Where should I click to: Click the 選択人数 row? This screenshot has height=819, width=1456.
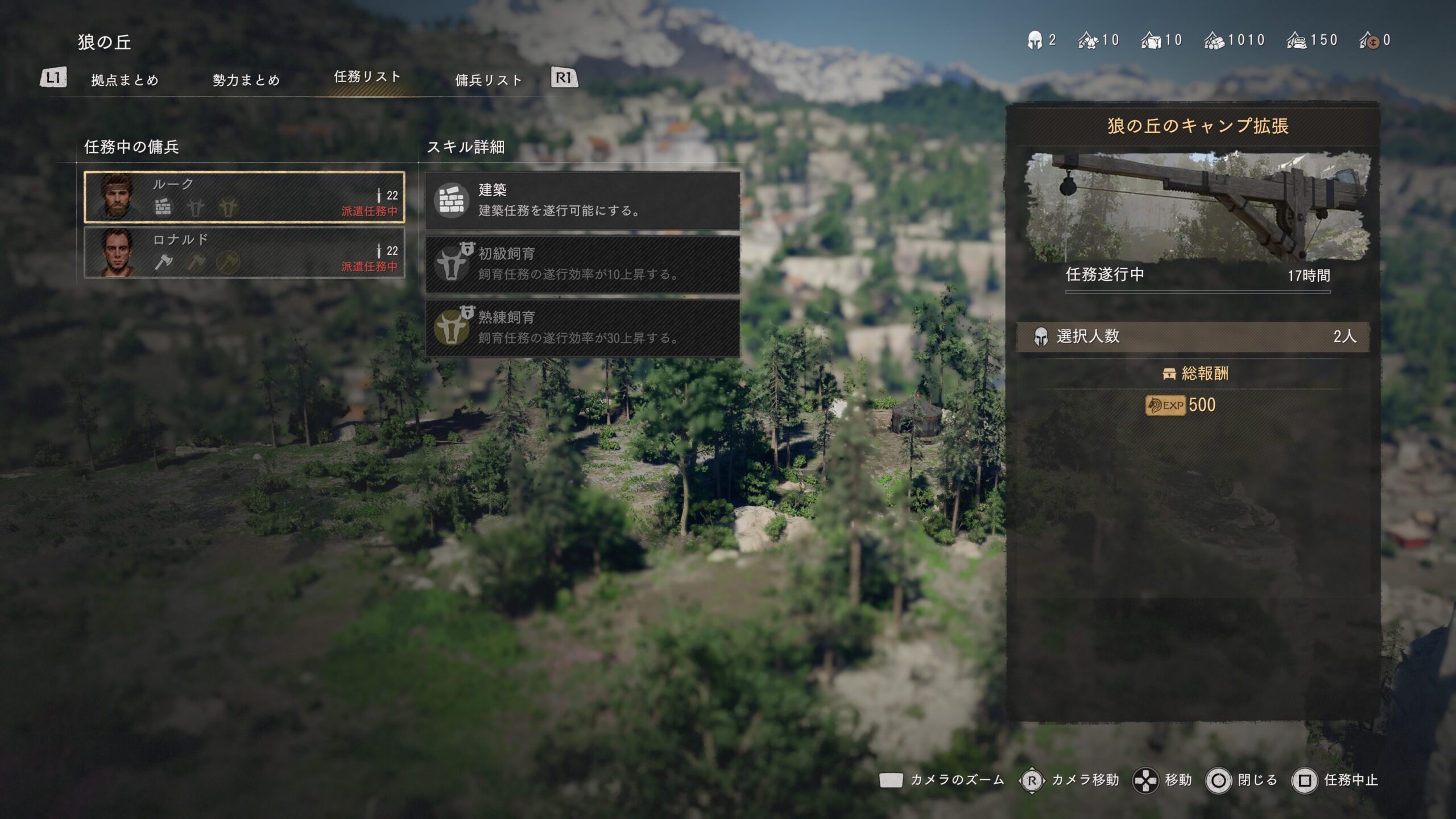click(x=1193, y=337)
